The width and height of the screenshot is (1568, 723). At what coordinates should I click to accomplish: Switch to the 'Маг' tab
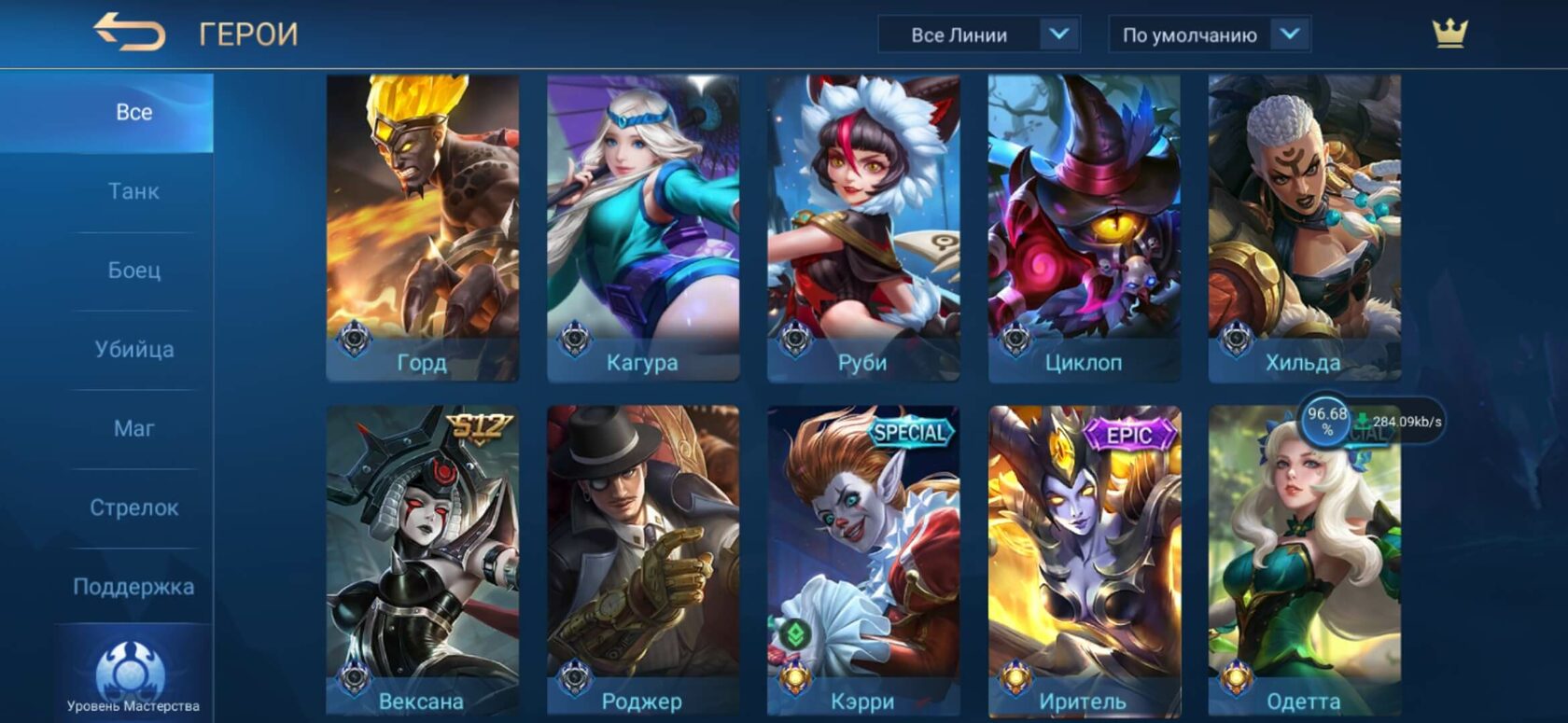coord(133,428)
